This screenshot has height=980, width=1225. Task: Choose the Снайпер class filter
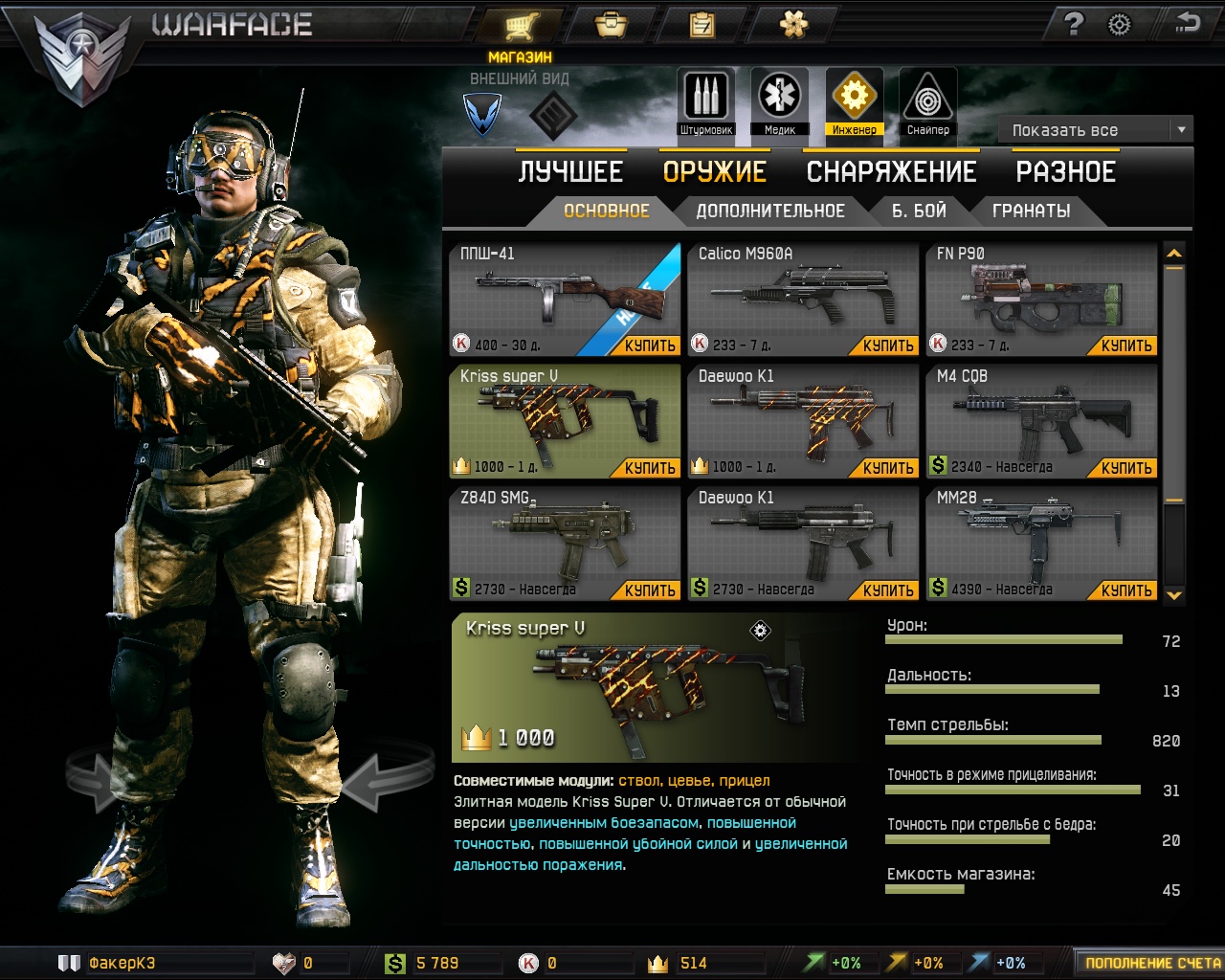coord(927,101)
